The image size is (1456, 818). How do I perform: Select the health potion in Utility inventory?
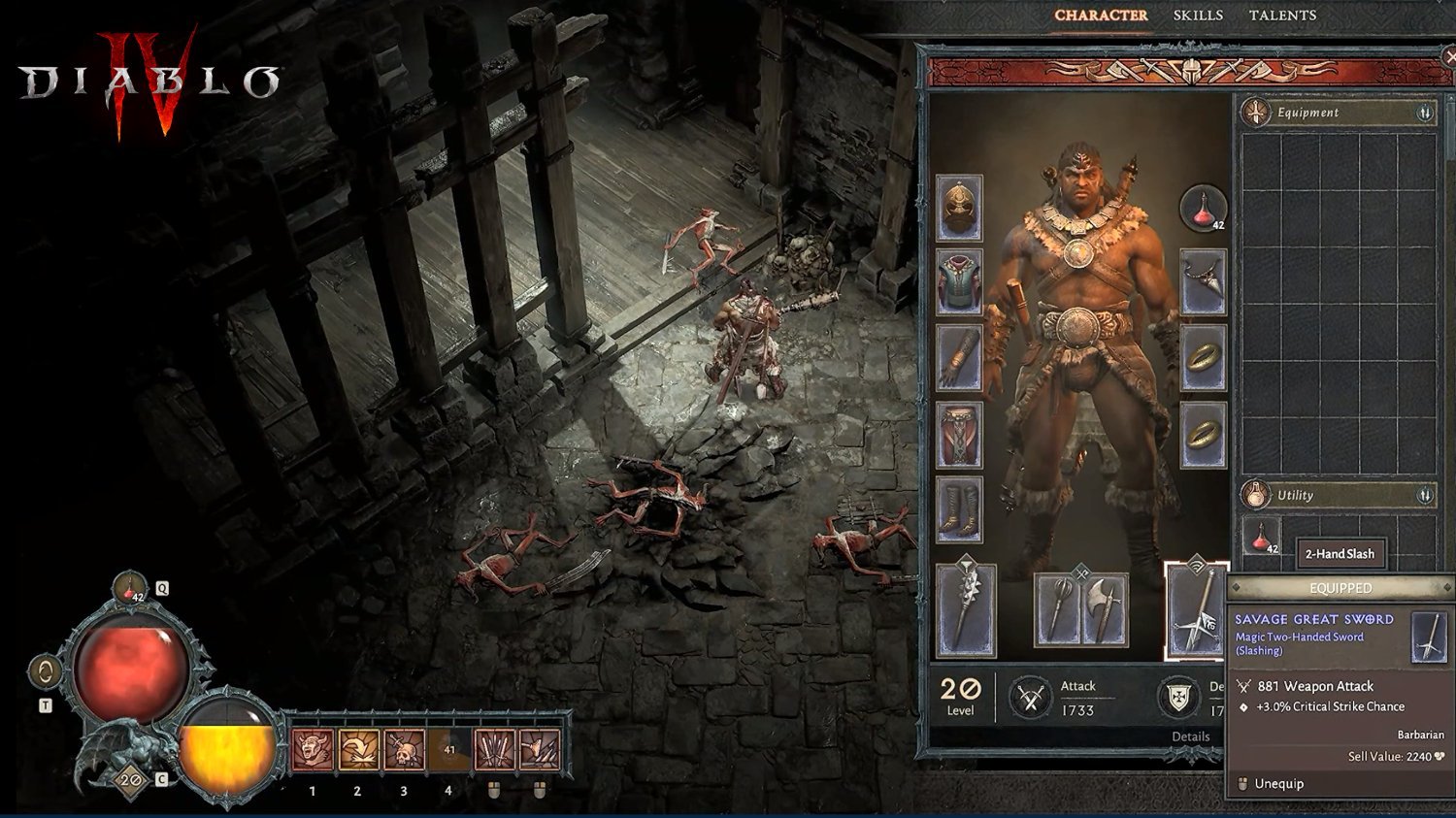pyautogui.click(x=1262, y=537)
